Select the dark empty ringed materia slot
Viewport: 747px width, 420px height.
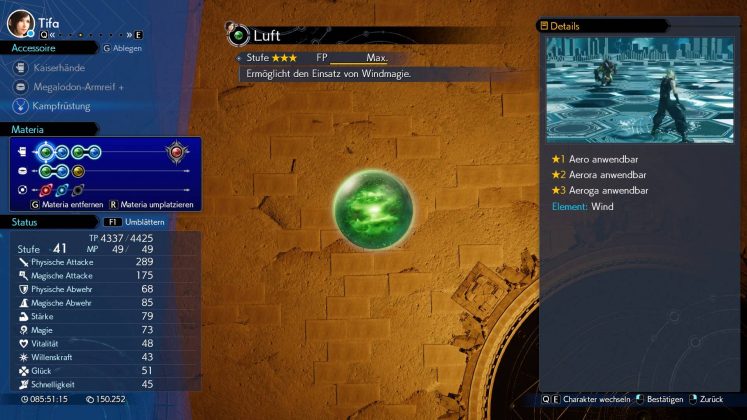click(x=78, y=189)
